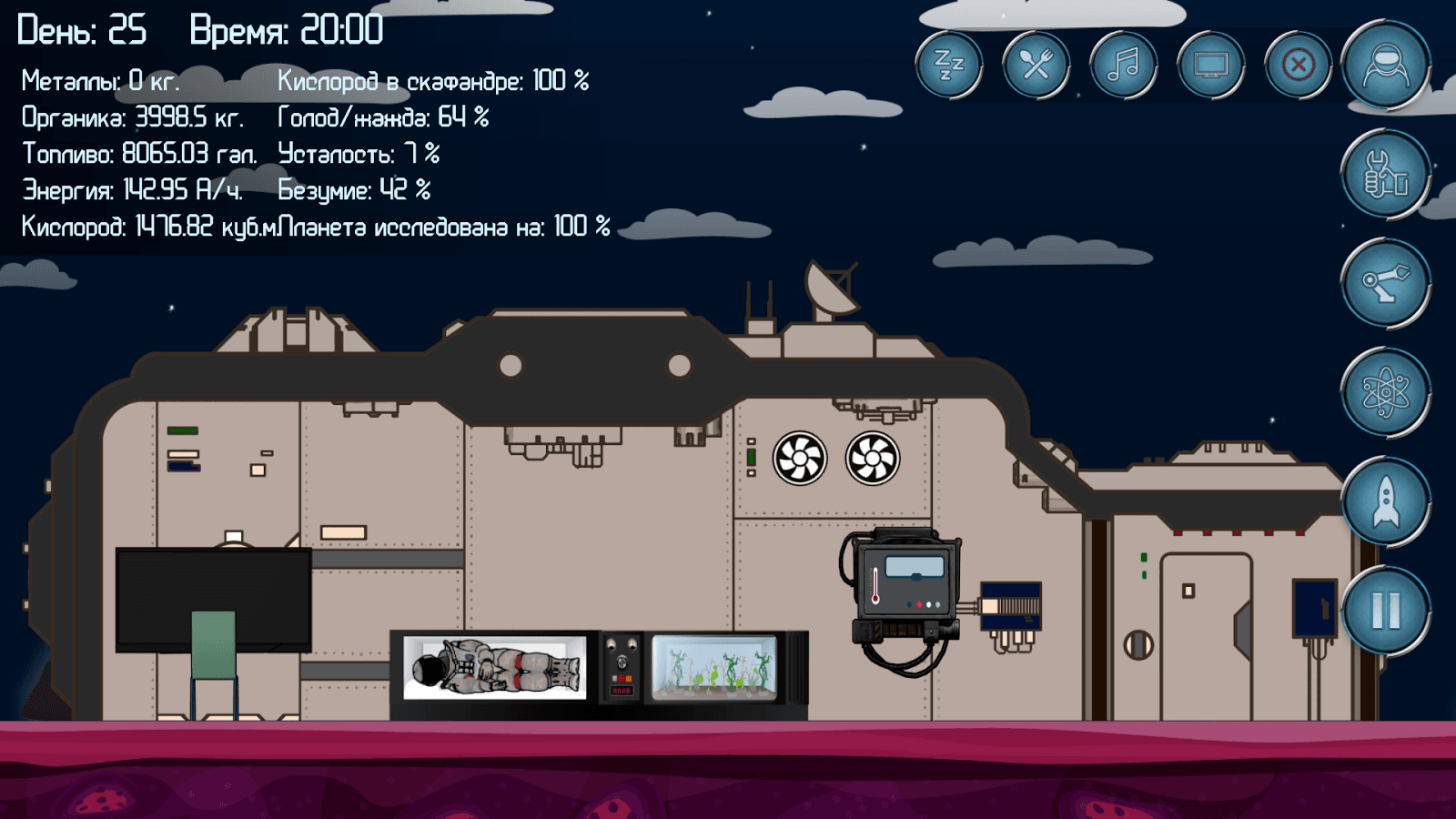1456x819 pixels.
Task: Pause the game
Action: coord(1385,611)
